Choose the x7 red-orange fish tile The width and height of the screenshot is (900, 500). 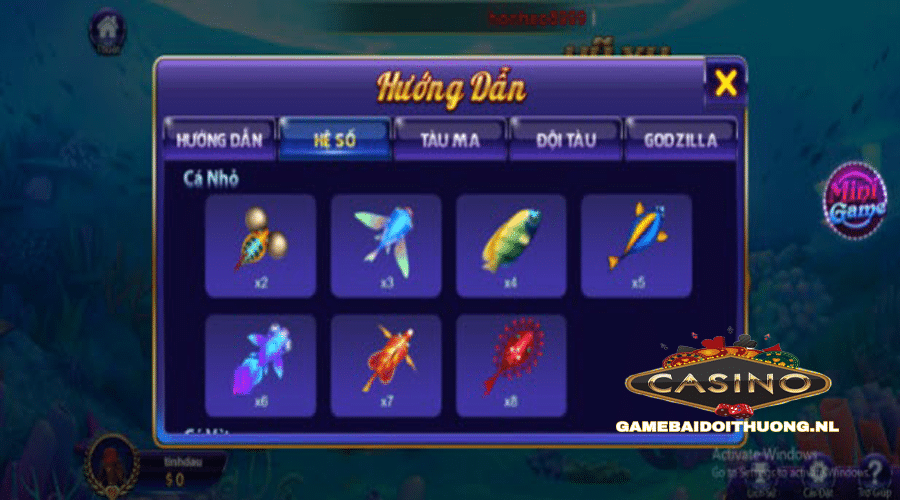click(x=386, y=366)
